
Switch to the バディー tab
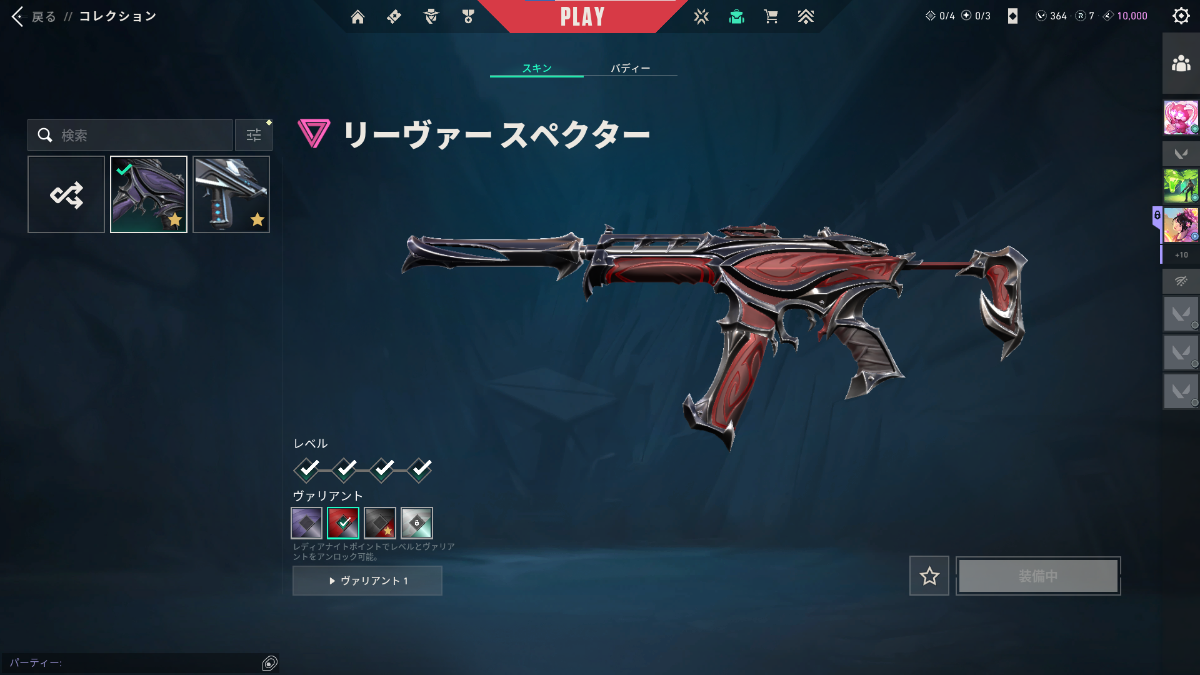(630, 69)
